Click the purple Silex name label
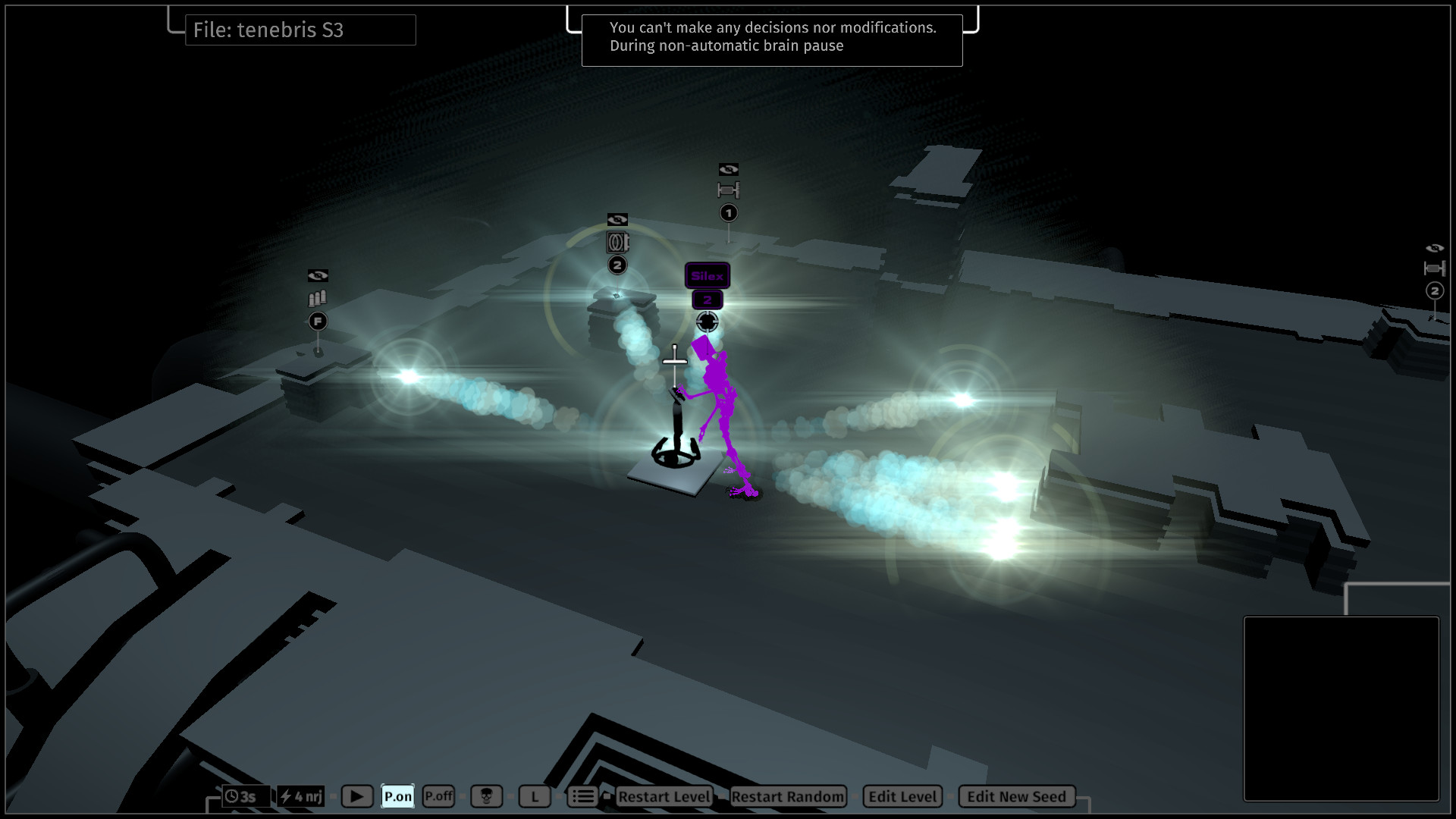Image resolution: width=1456 pixels, height=819 pixels. pos(707,276)
